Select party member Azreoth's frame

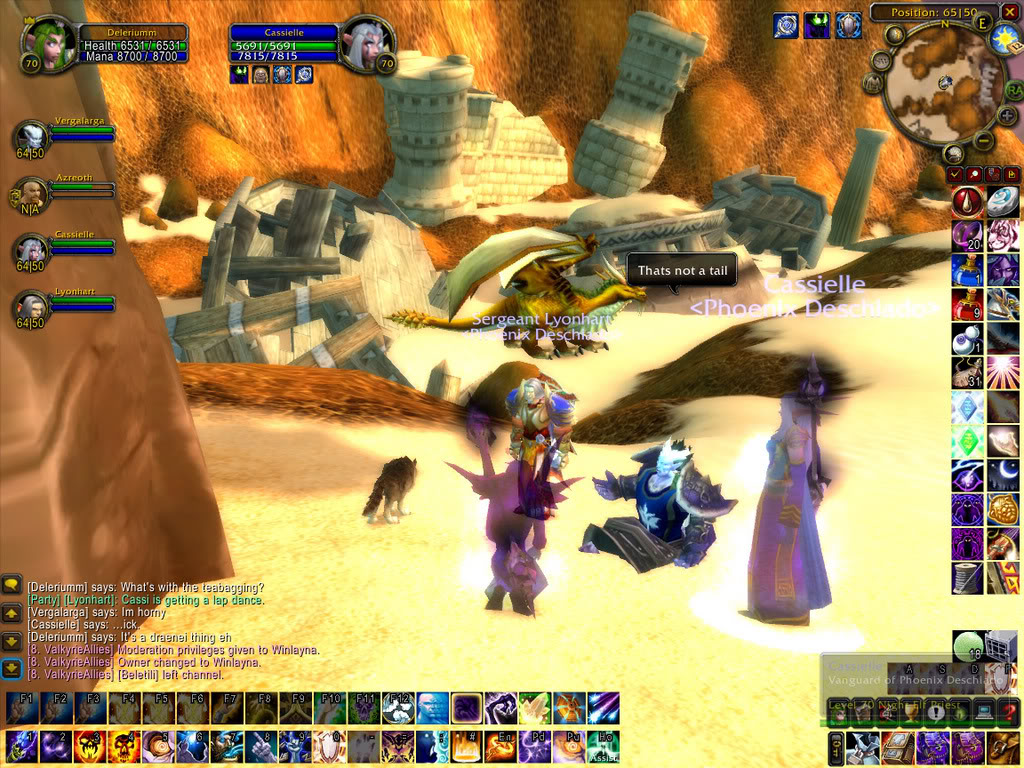(33, 190)
